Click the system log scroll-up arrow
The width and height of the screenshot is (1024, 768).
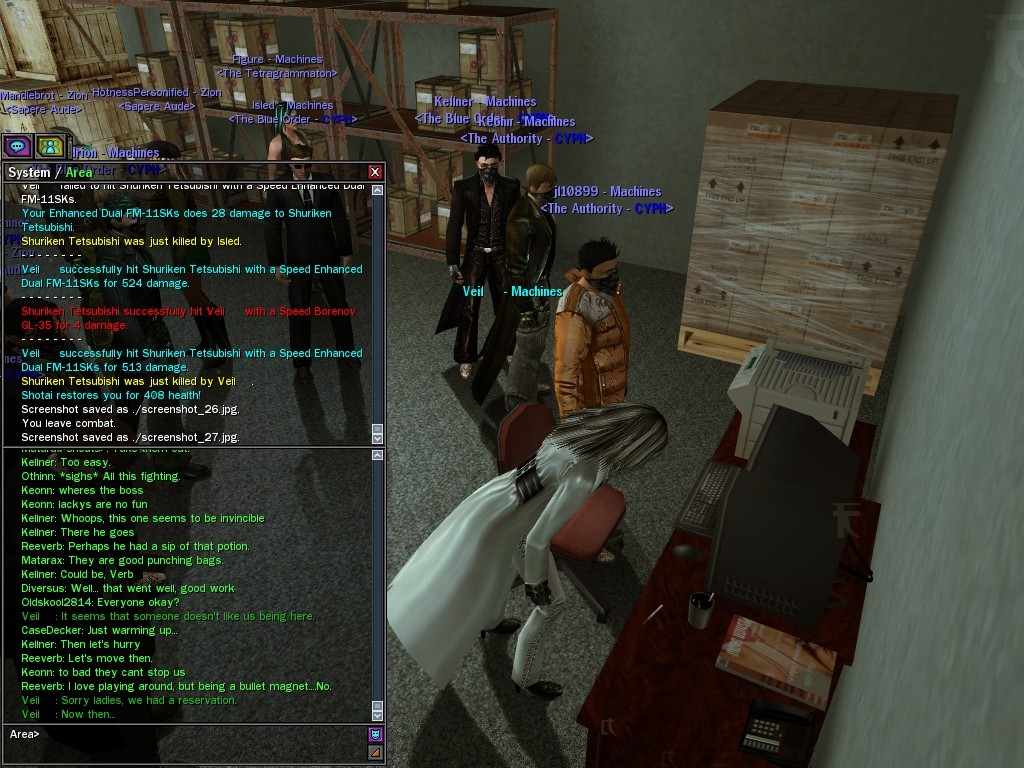point(377,189)
